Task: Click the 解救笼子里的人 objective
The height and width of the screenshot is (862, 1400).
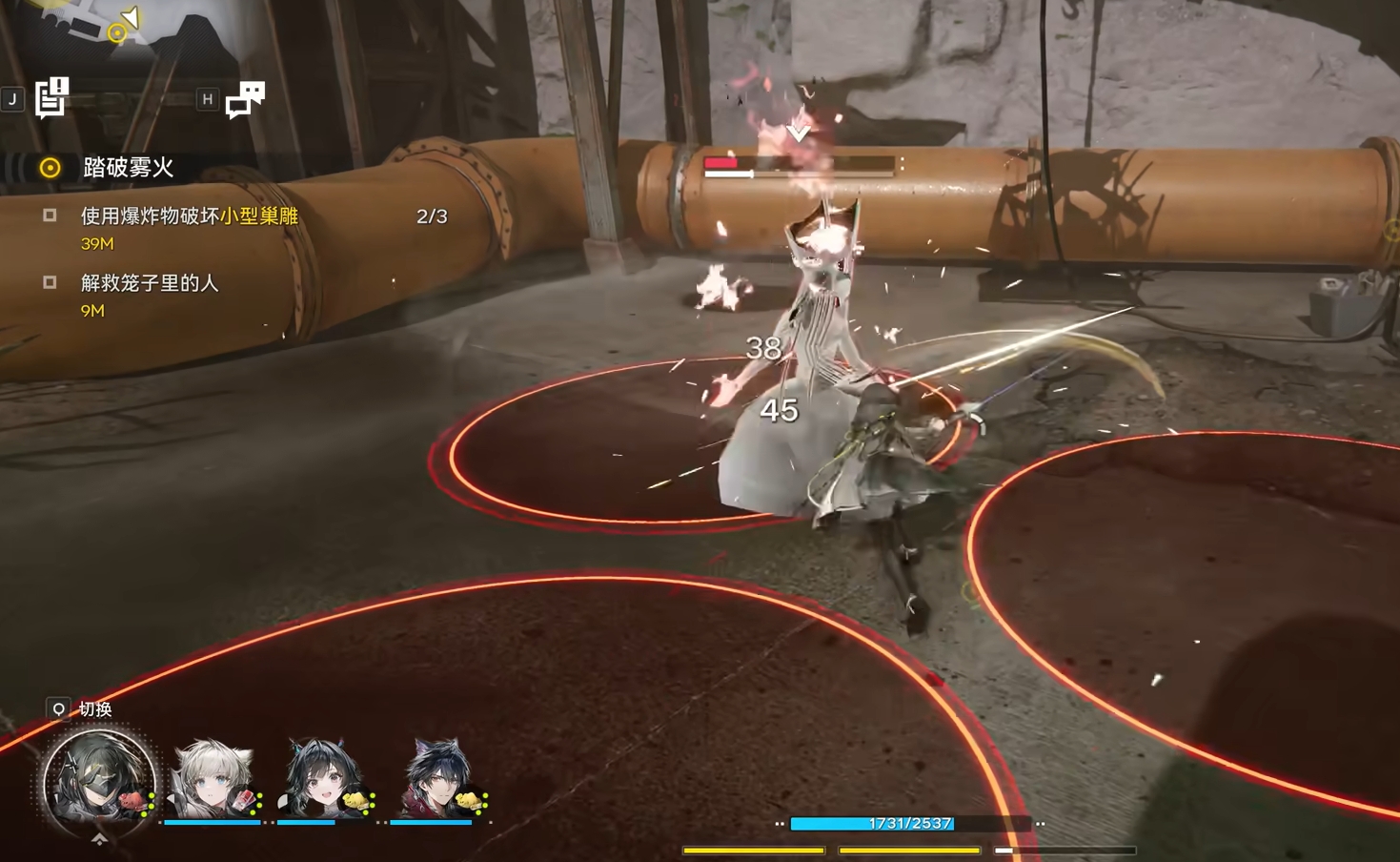Action: [150, 283]
